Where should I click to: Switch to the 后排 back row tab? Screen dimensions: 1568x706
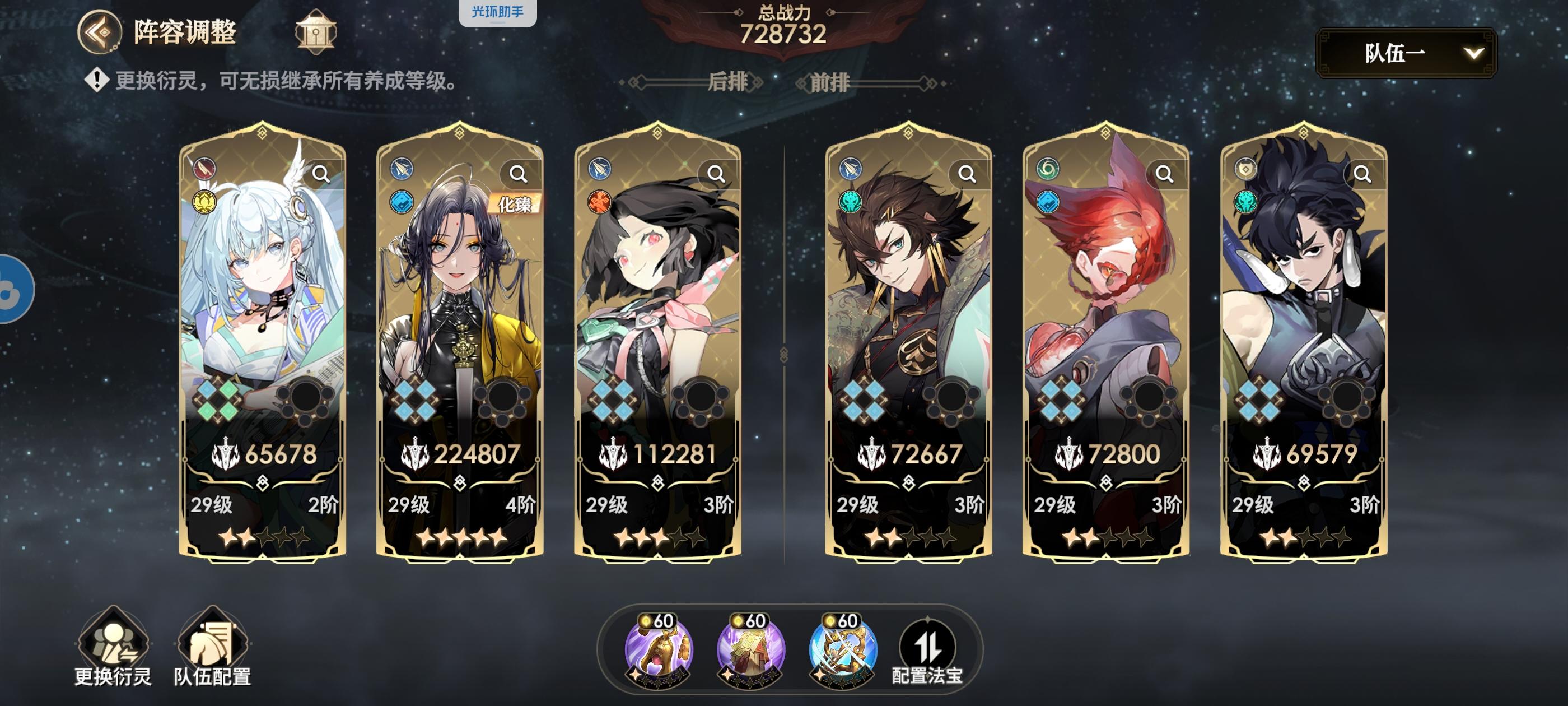pos(729,82)
